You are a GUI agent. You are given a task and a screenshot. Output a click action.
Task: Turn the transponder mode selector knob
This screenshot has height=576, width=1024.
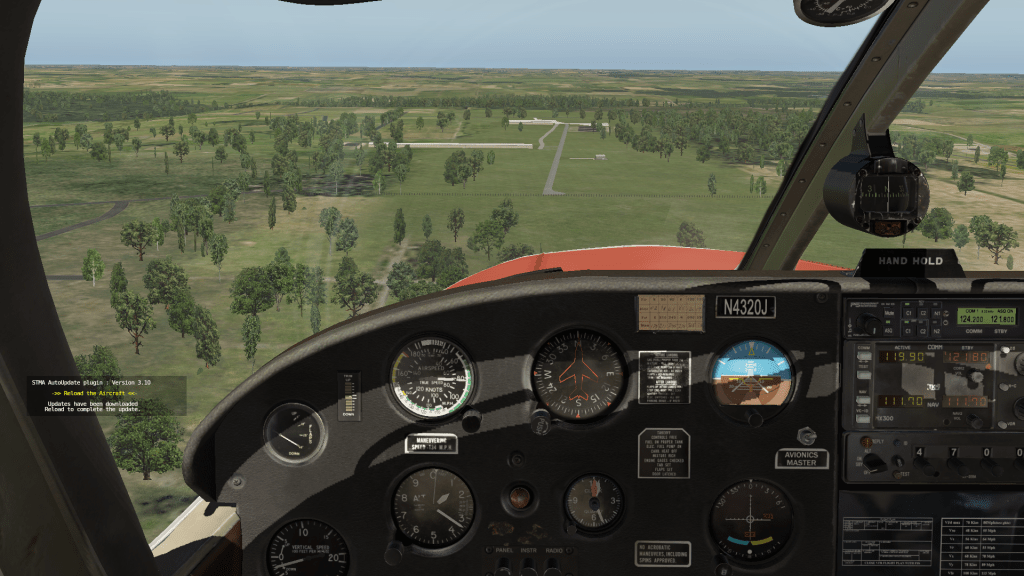[873, 463]
